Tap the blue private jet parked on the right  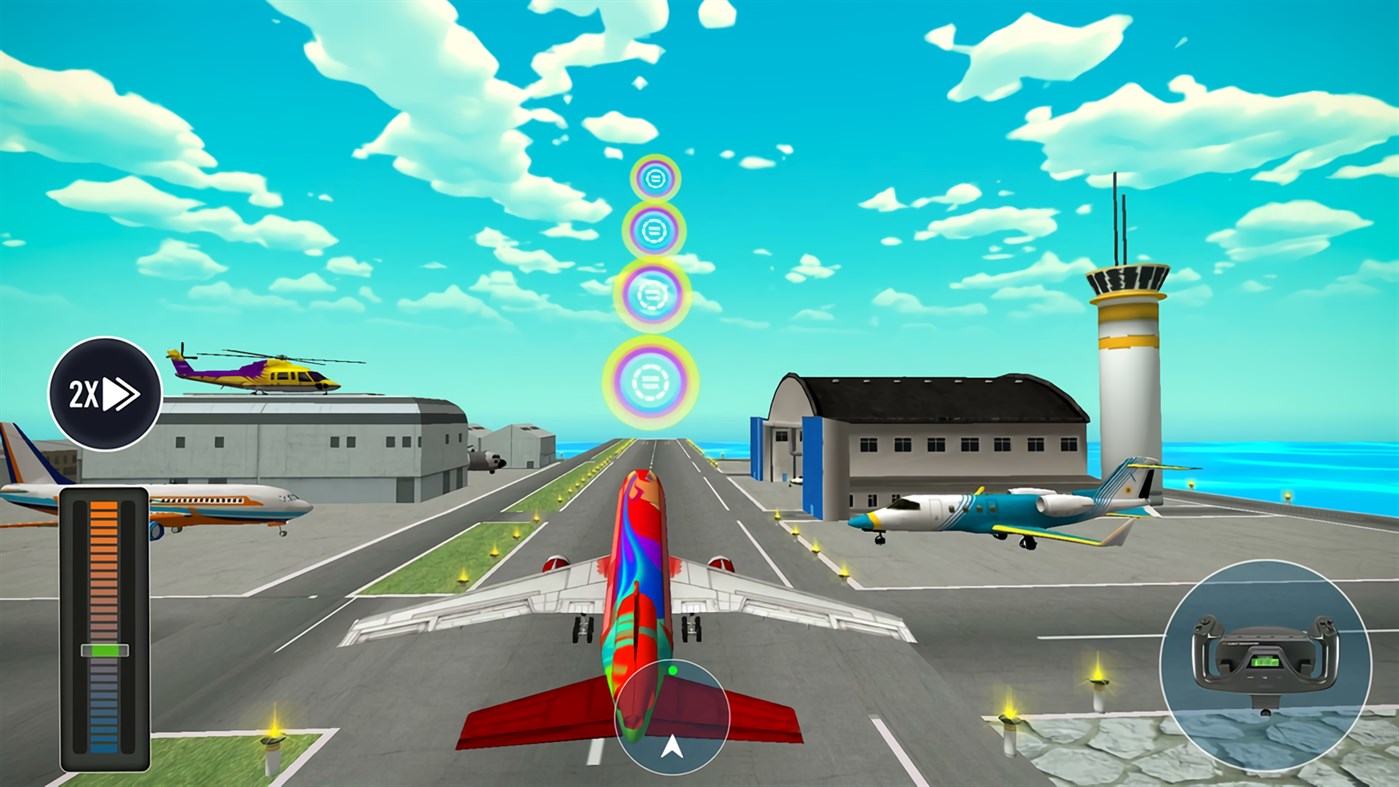[1000, 510]
